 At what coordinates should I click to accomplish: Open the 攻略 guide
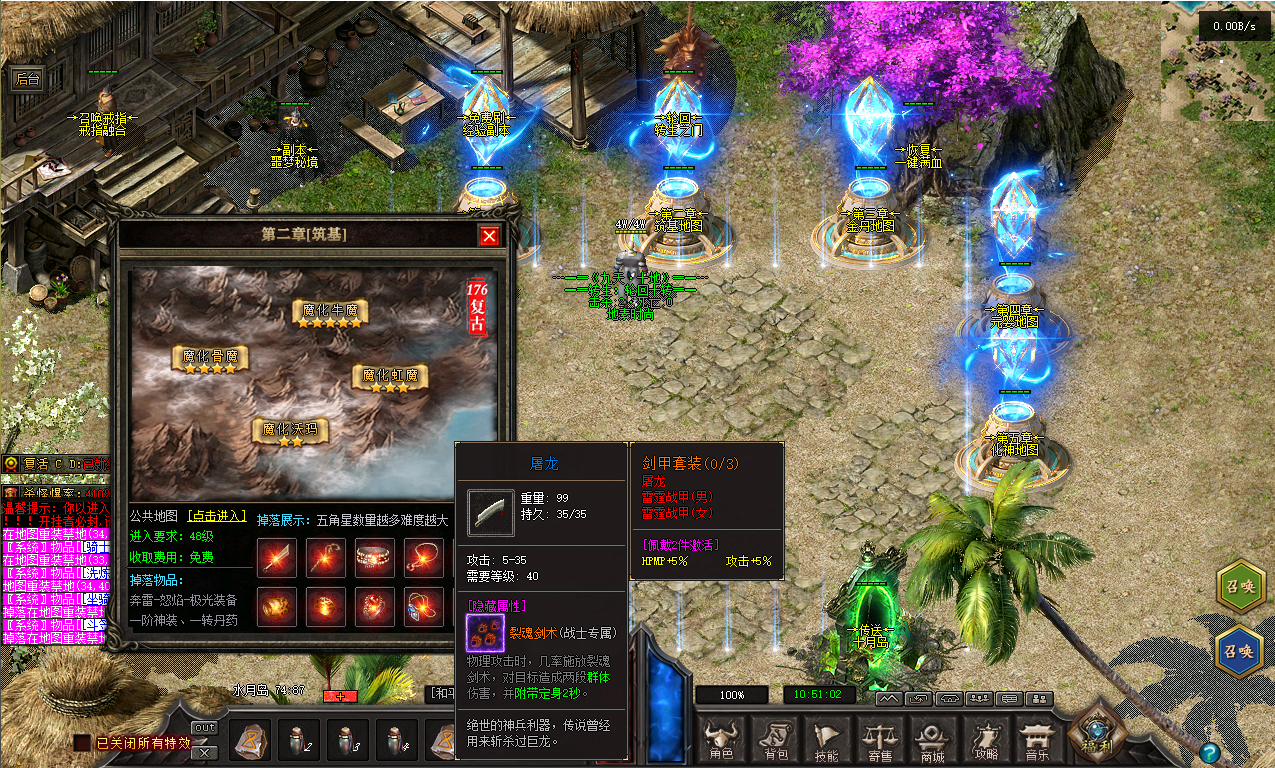[x=986, y=740]
